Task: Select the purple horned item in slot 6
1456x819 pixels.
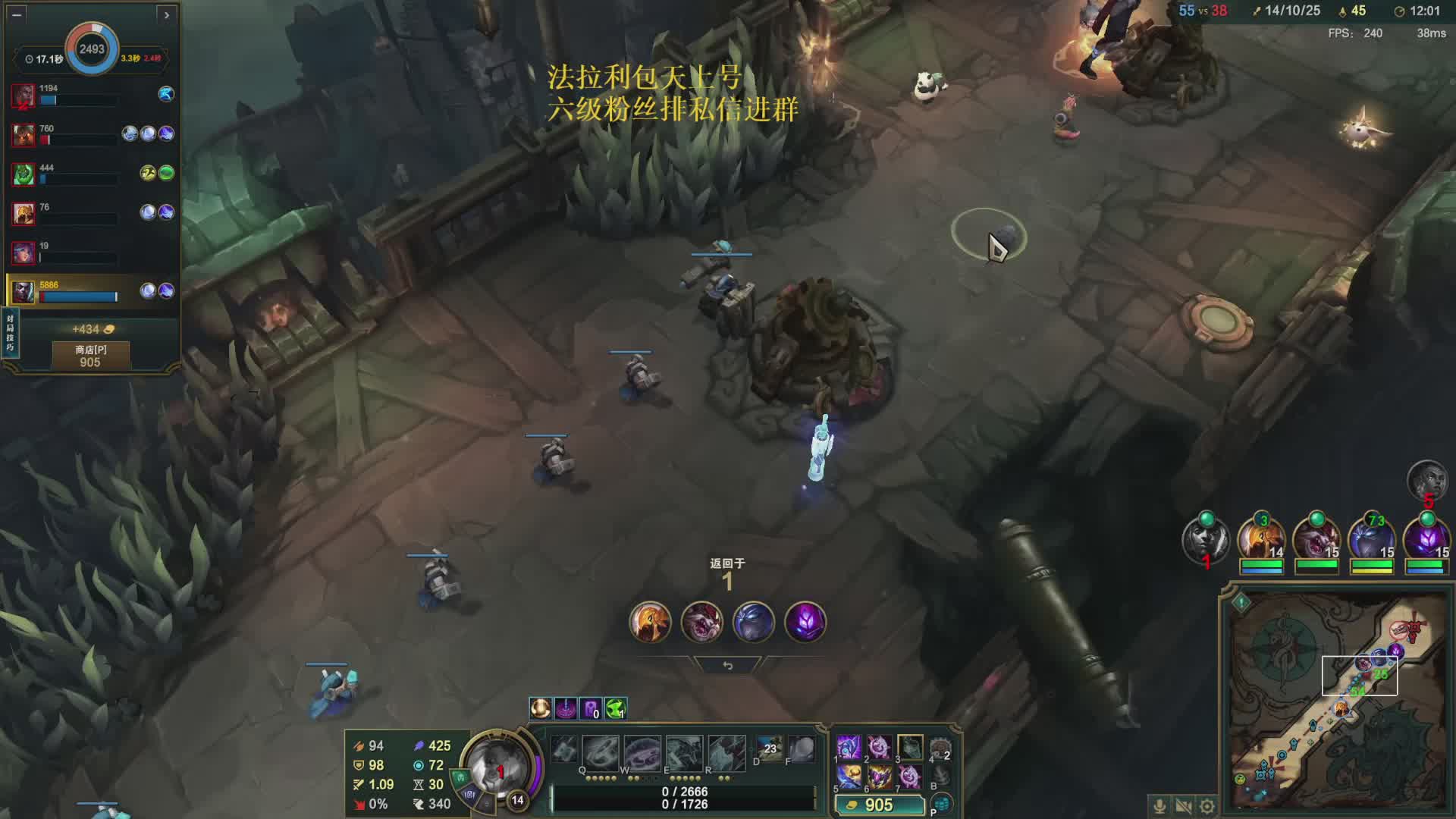Action: click(879, 777)
